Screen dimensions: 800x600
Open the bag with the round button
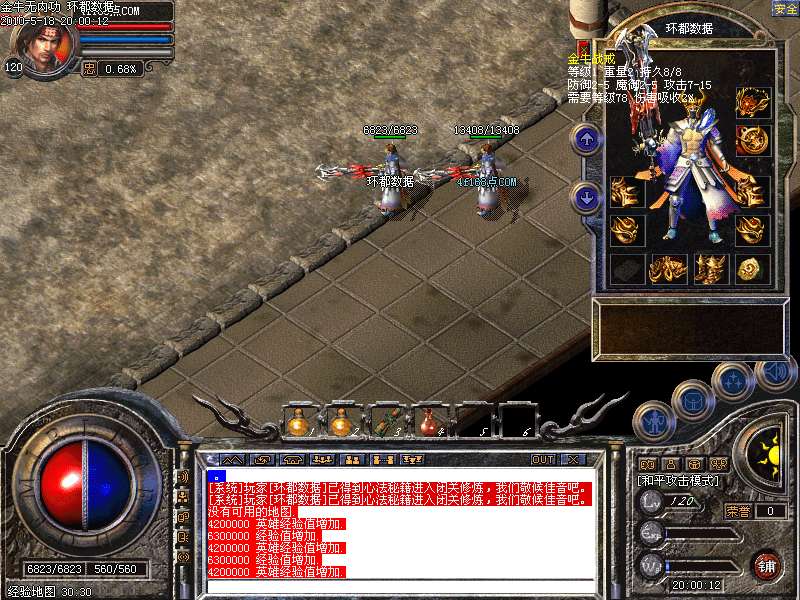click(692, 399)
